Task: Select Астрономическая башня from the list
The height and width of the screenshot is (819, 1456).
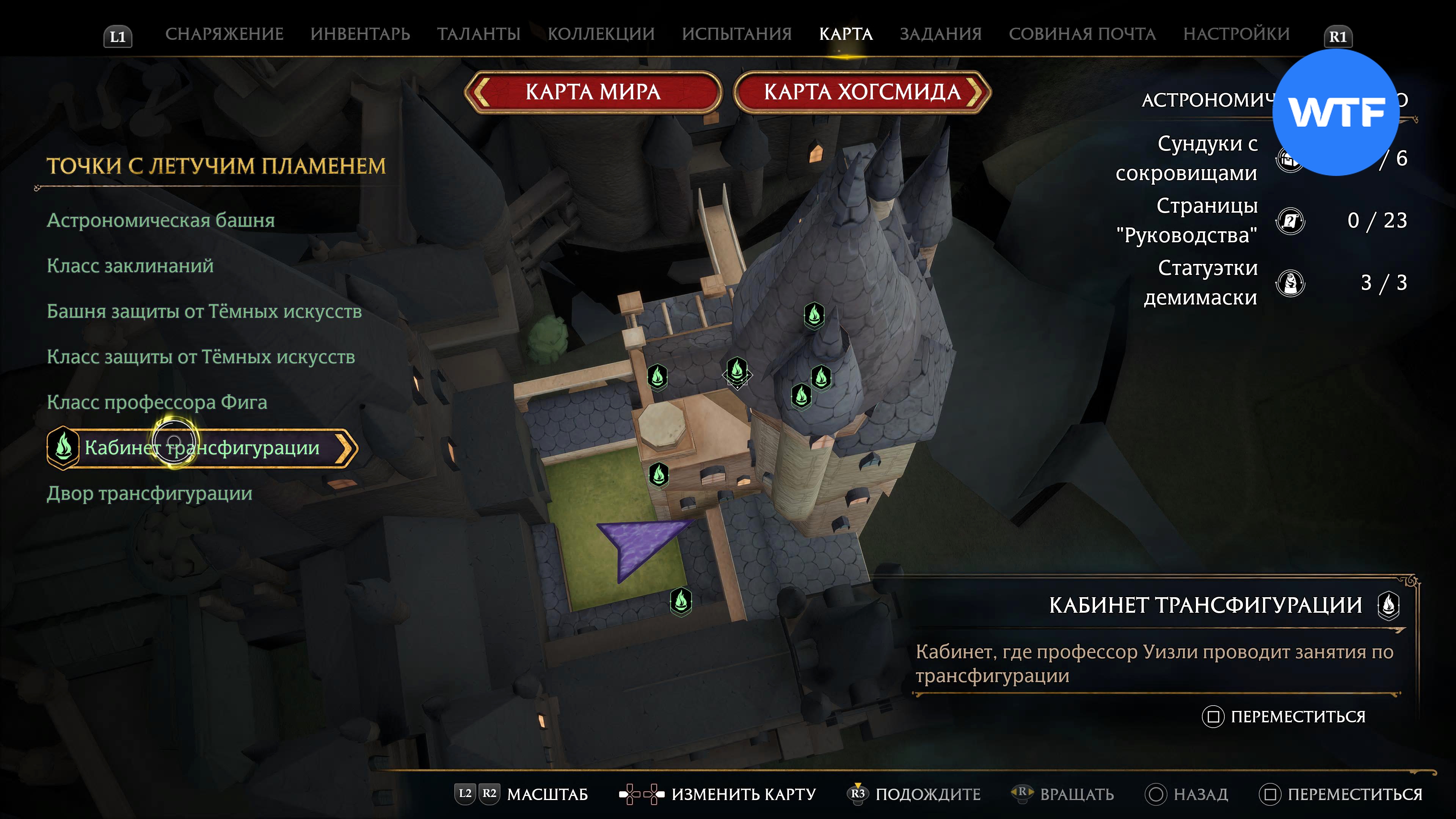Action: coord(160,220)
